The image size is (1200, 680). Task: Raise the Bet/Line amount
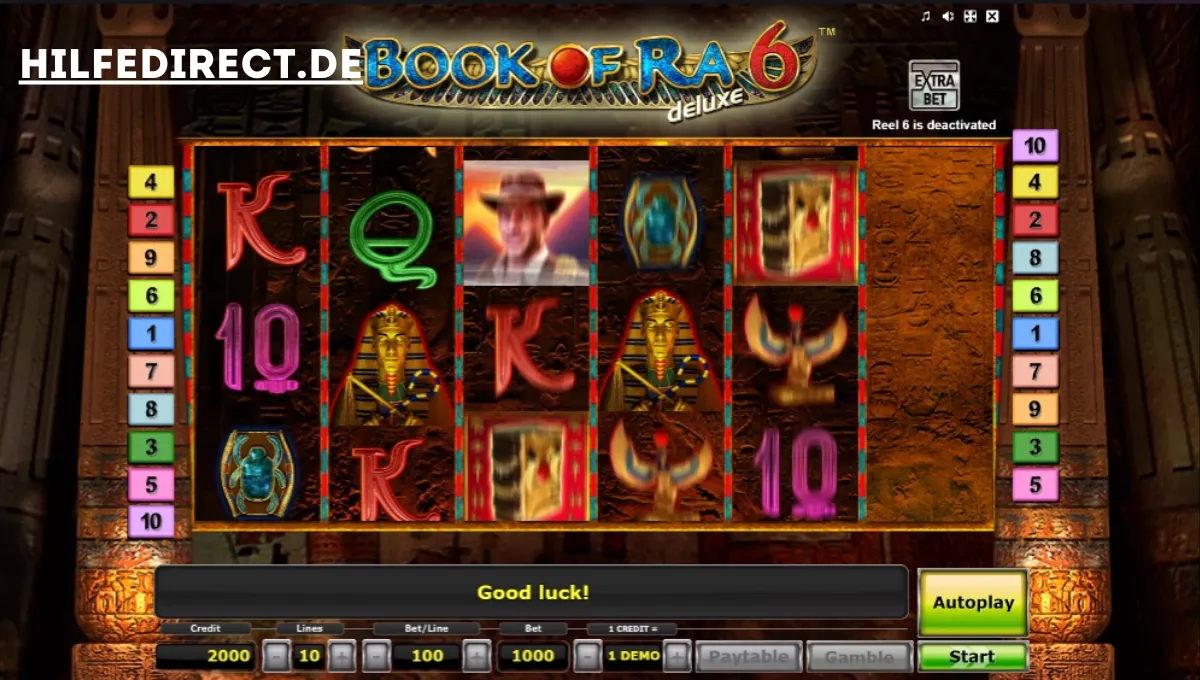tap(477, 657)
